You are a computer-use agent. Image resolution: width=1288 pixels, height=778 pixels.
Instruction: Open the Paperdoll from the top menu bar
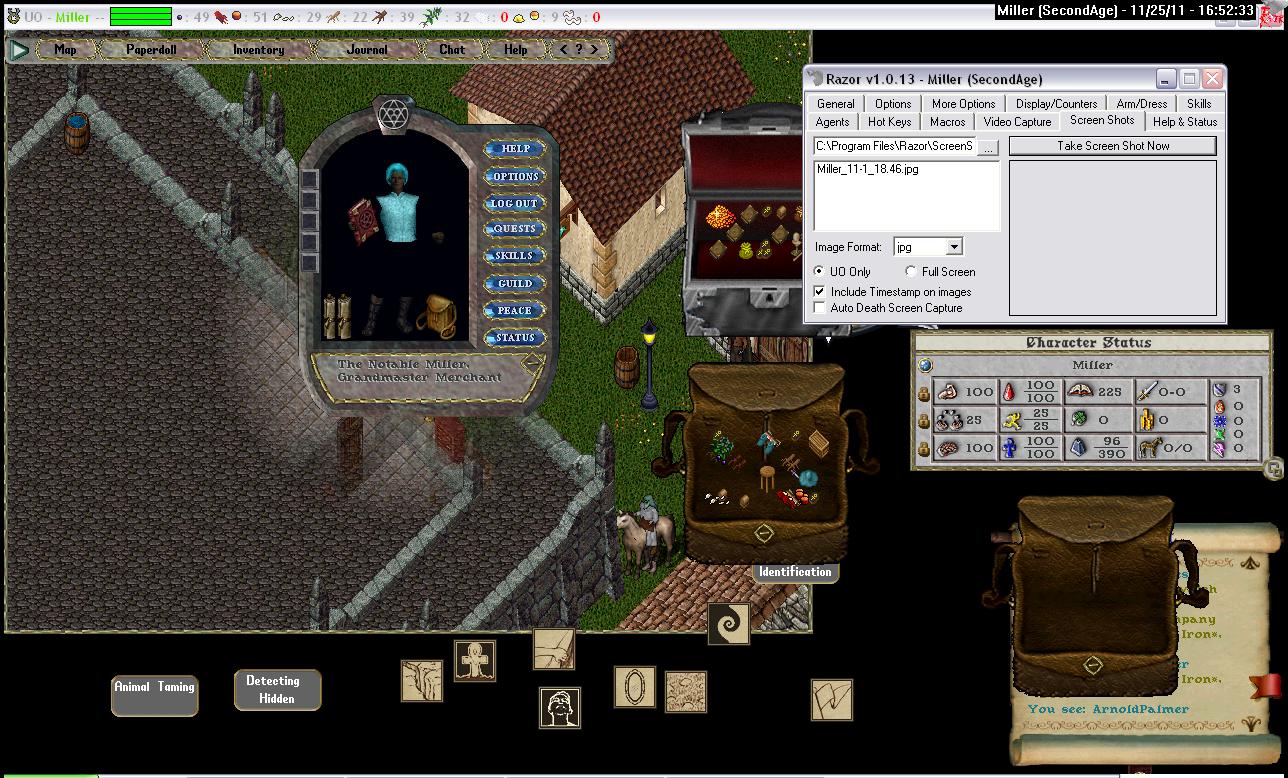pyautogui.click(x=150, y=49)
